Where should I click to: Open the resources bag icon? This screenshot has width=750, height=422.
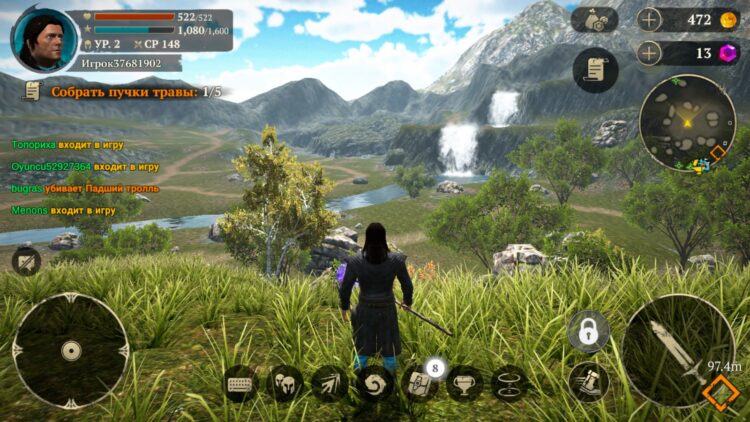point(595,19)
